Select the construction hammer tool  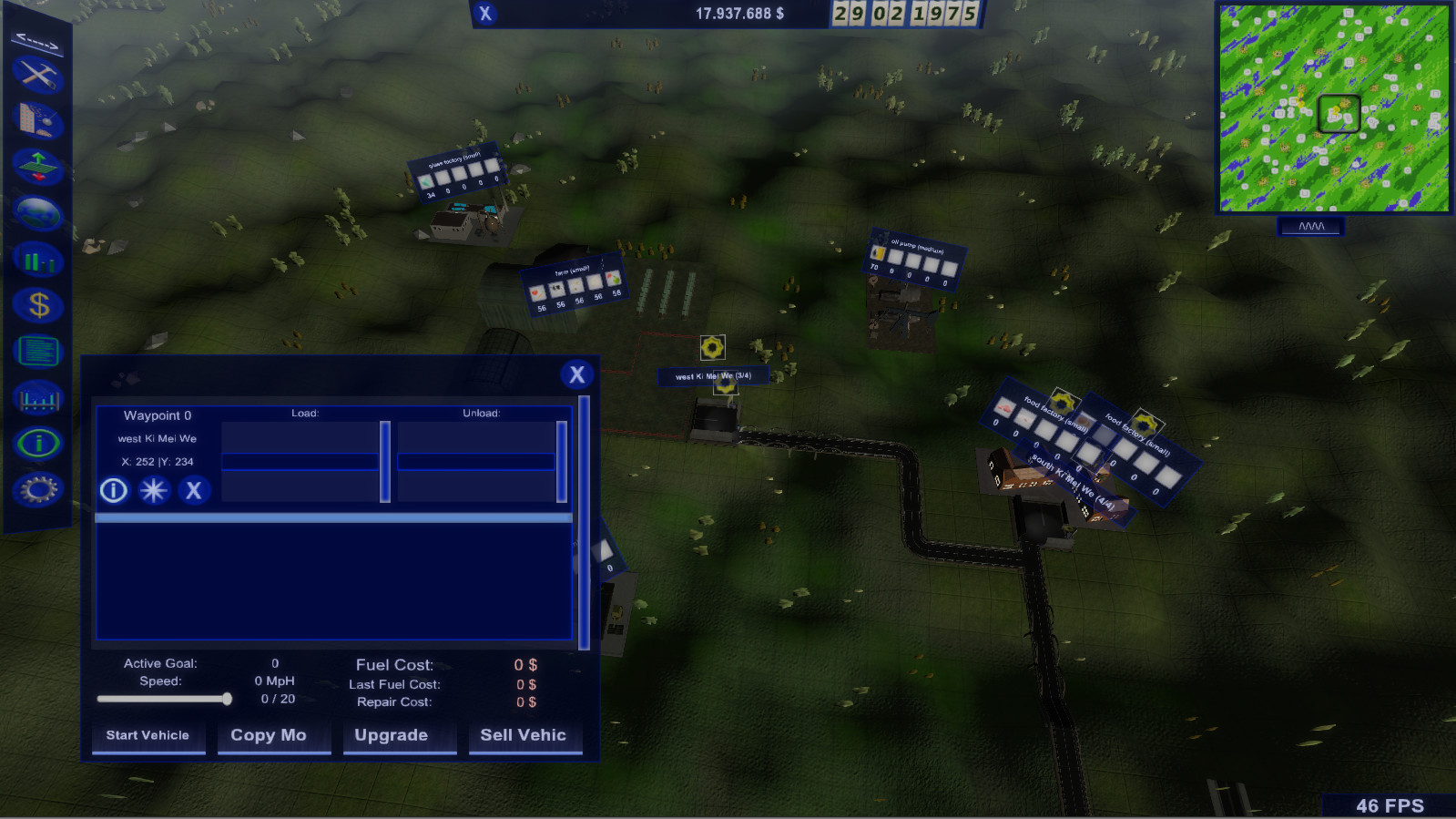[36, 77]
